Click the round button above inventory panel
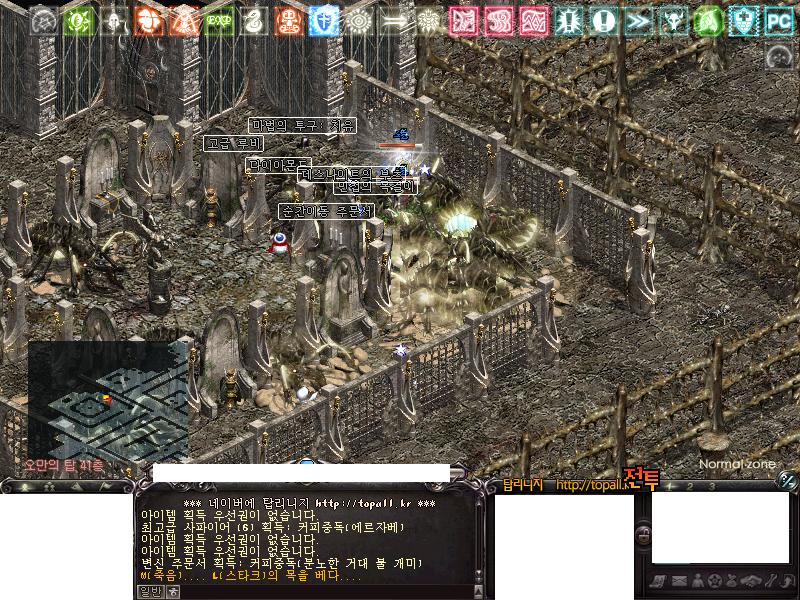Image resolution: width=800 pixels, height=600 pixels. pyautogui.click(x=787, y=480)
